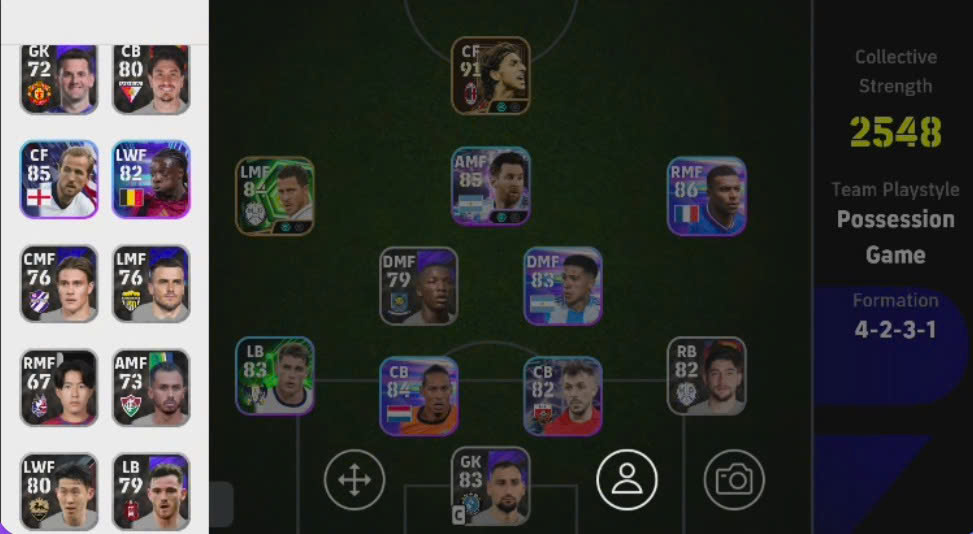Pick the CB 84 centre-back card
Viewport: 973px width, 534px height.
tap(418, 396)
